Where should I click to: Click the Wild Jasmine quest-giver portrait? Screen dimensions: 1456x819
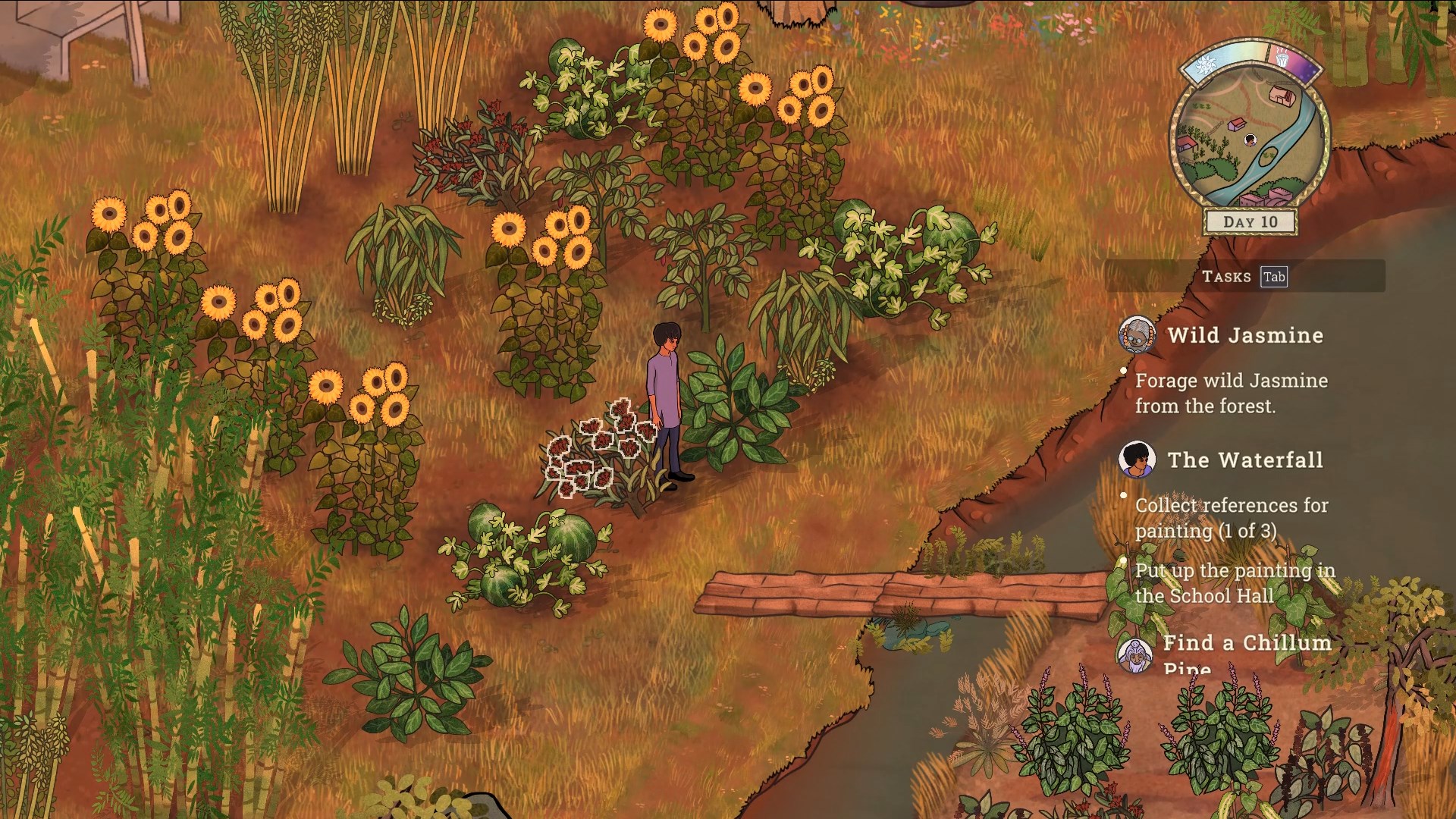pyautogui.click(x=1137, y=335)
